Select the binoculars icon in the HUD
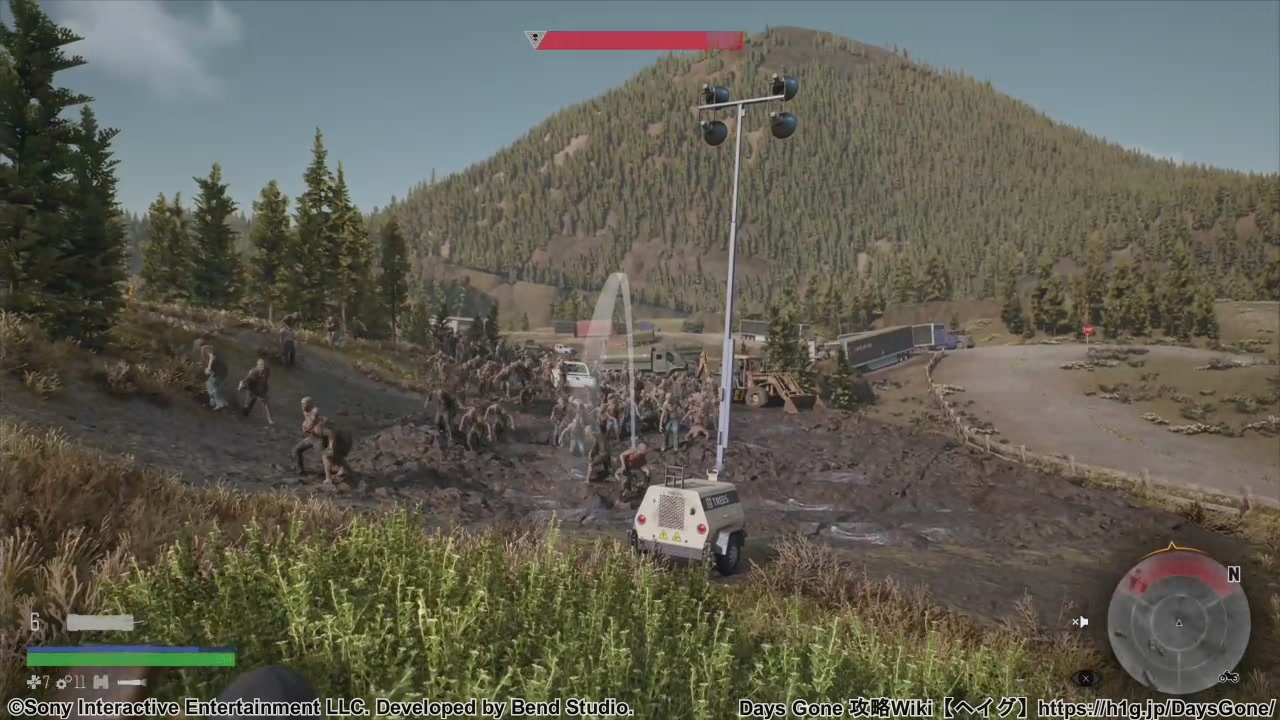Image resolution: width=1280 pixels, height=720 pixels. coord(100,682)
